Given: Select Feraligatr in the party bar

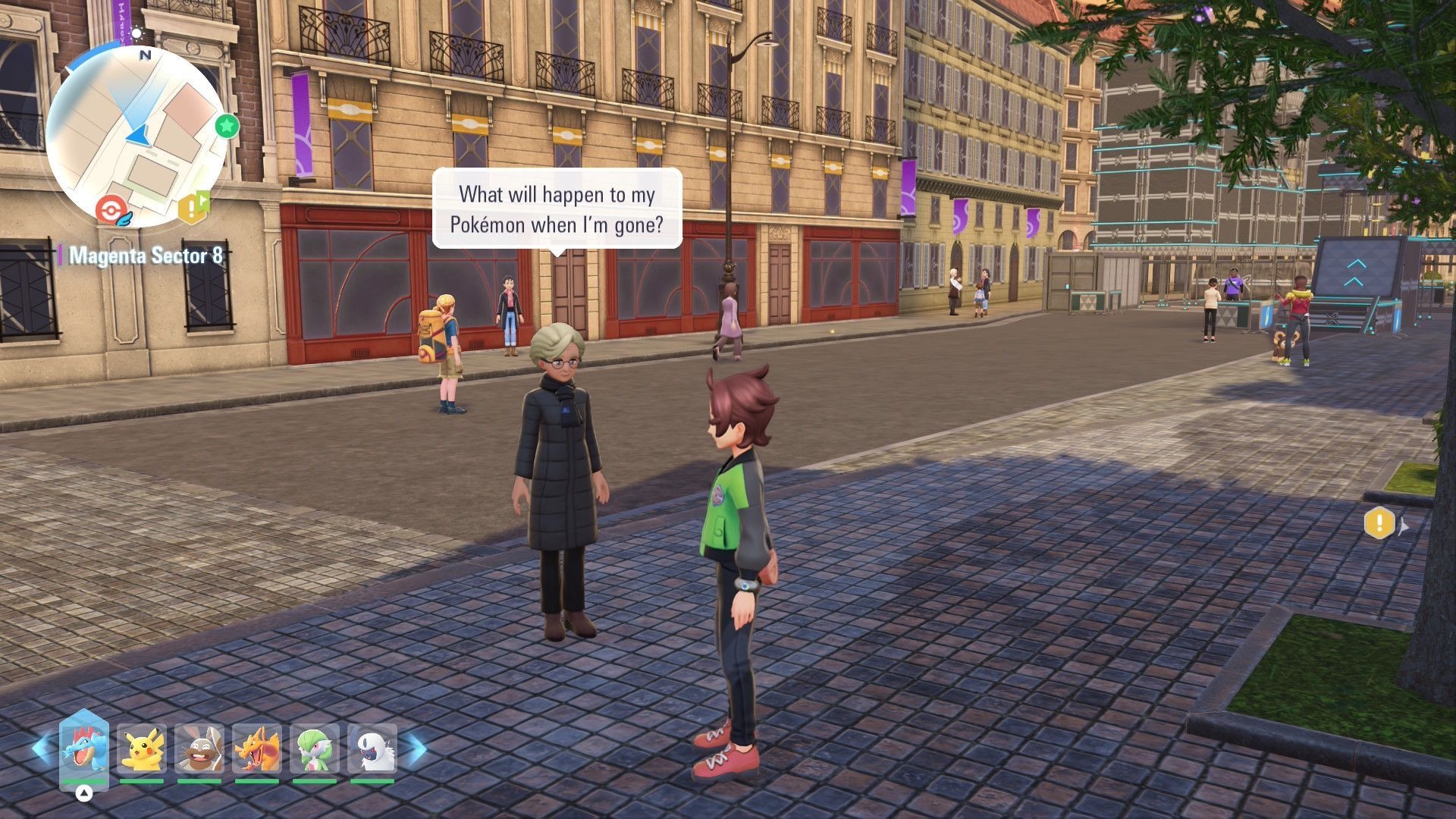Looking at the screenshot, I should (84, 748).
